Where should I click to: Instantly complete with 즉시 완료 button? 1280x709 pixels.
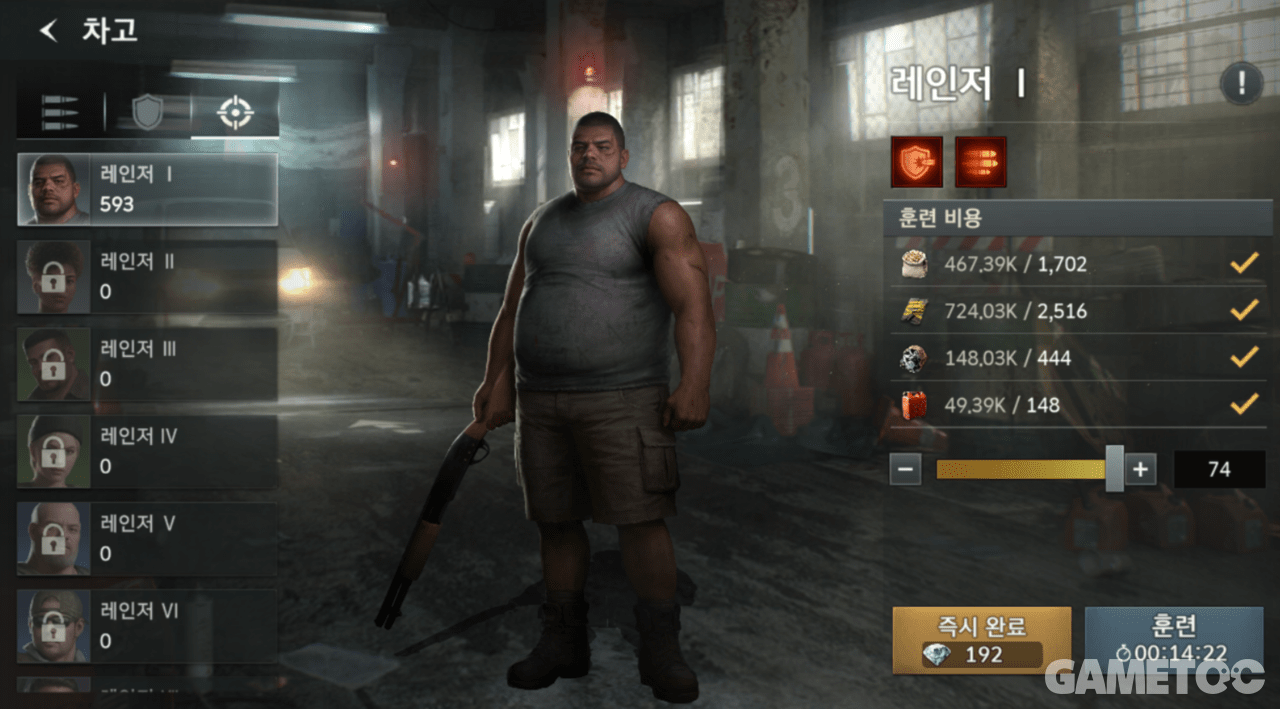click(x=981, y=640)
